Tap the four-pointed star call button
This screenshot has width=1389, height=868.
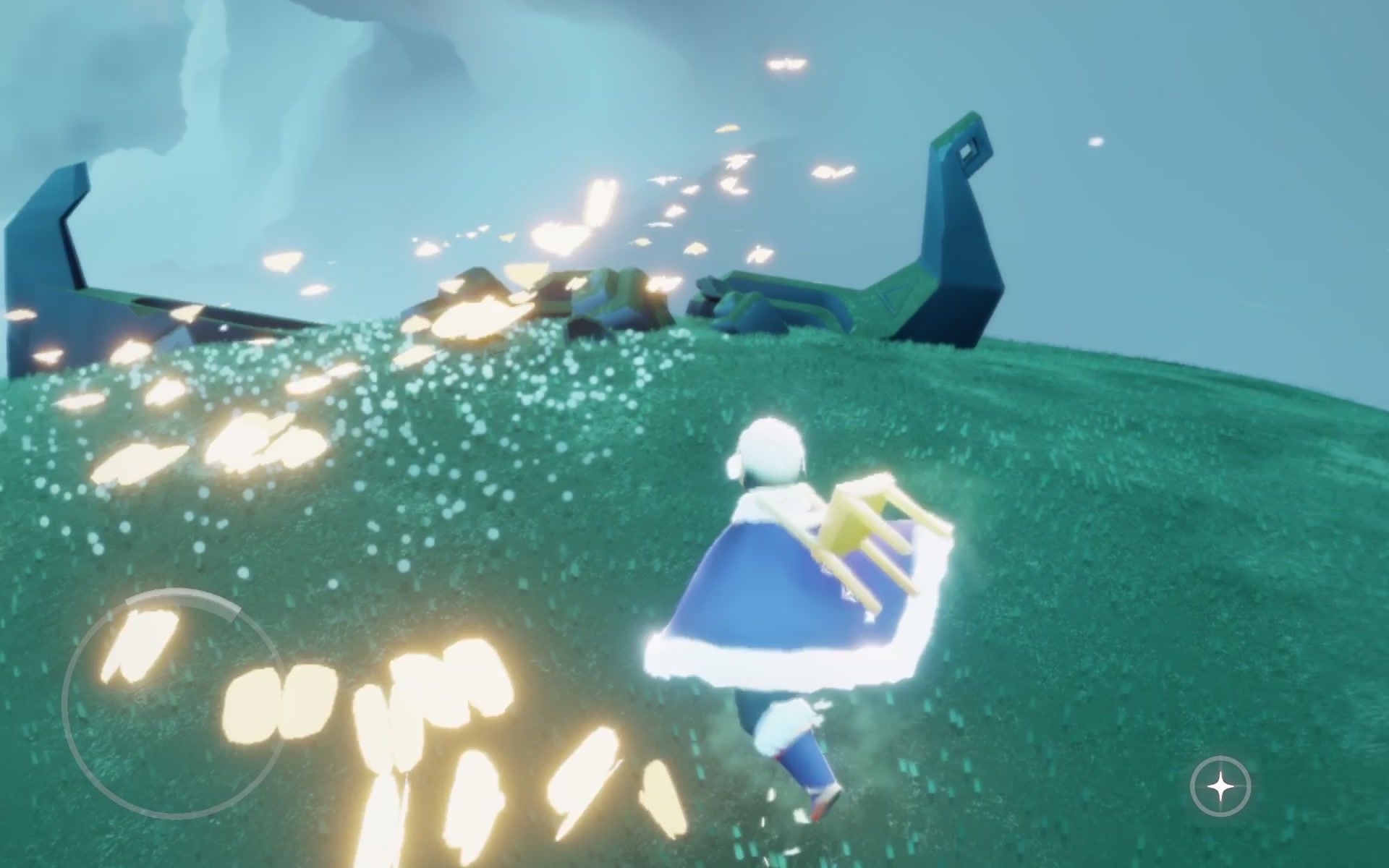tap(1220, 787)
